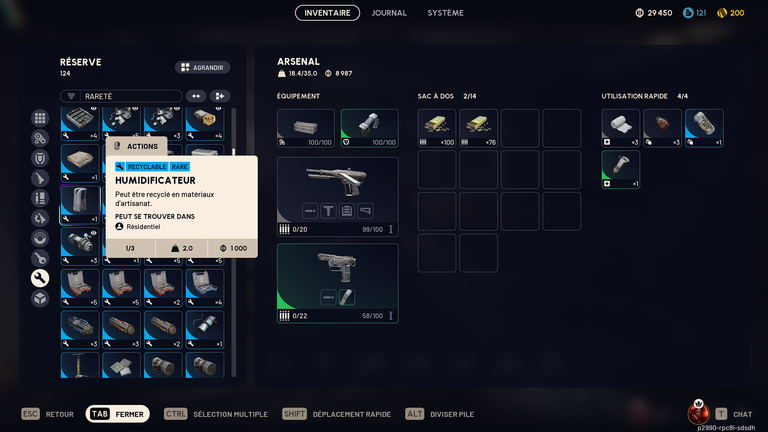Select the cube category at the list bottom
Image resolution: width=768 pixels, height=432 pixels.
pos(40,298)
